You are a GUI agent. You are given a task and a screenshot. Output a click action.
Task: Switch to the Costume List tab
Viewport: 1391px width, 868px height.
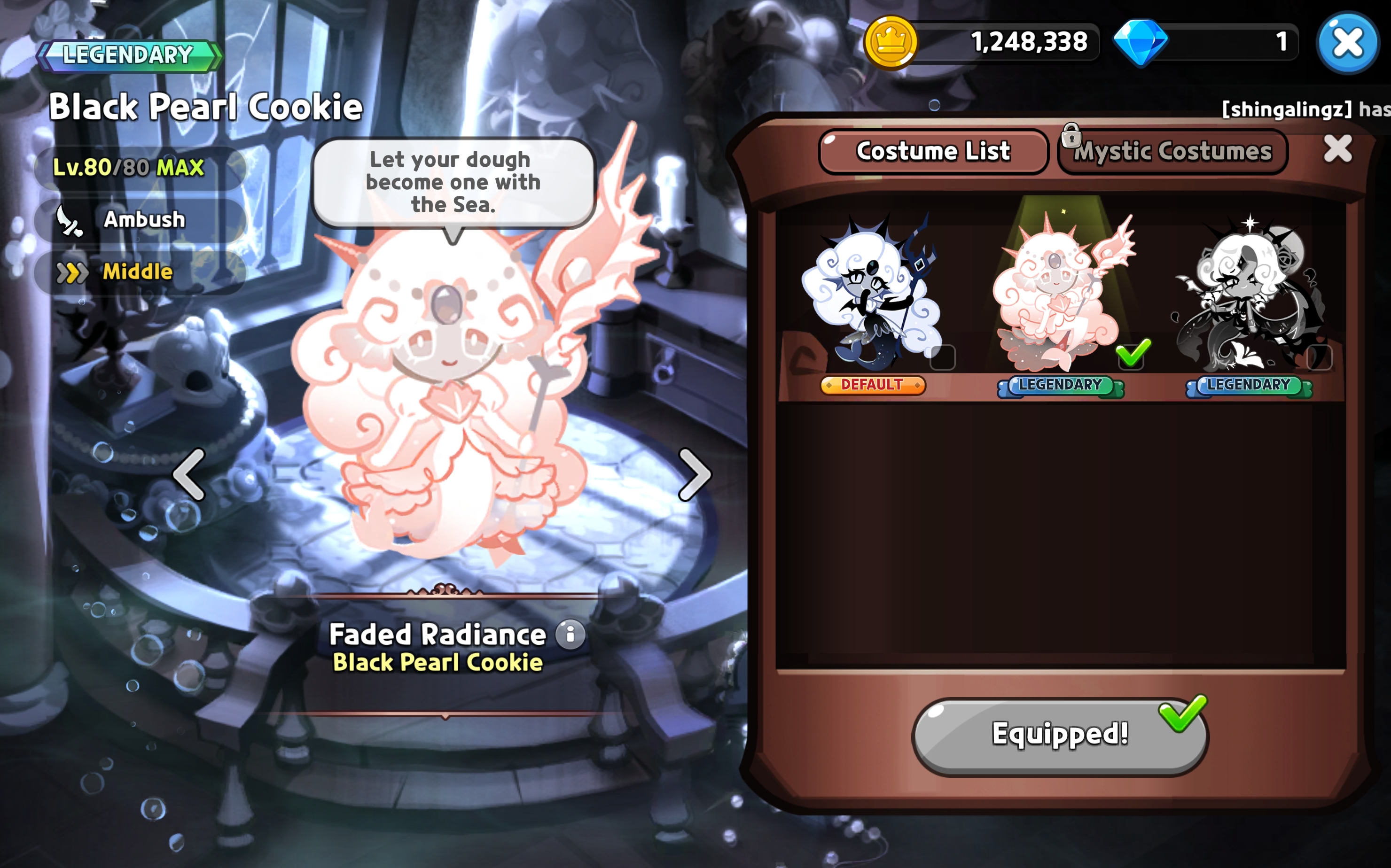933,152
